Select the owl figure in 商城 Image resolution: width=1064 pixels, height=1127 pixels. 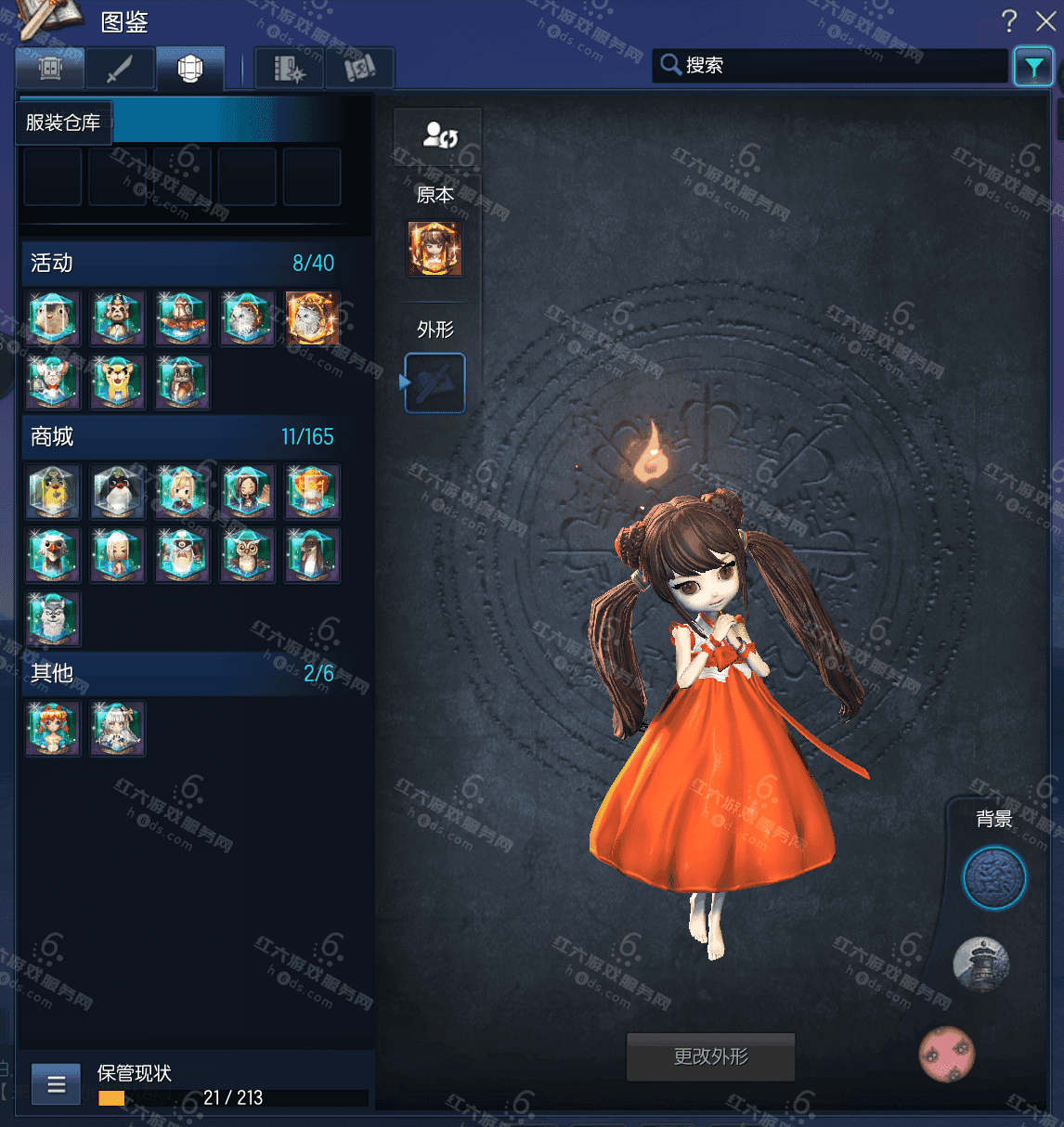tap(247, 556)
